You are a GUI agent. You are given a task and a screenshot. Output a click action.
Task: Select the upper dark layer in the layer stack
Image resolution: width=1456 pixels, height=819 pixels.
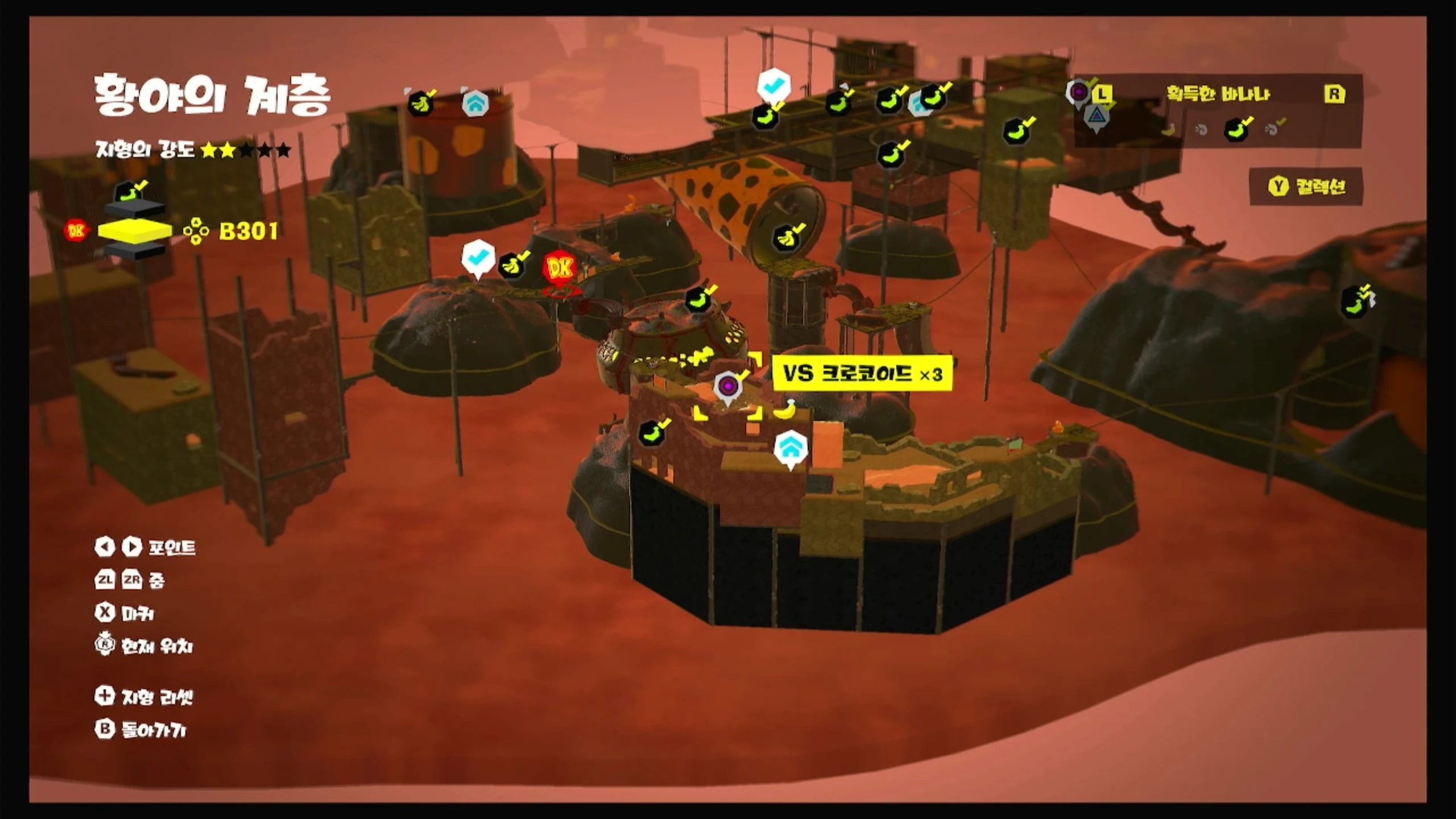(135, 209)
